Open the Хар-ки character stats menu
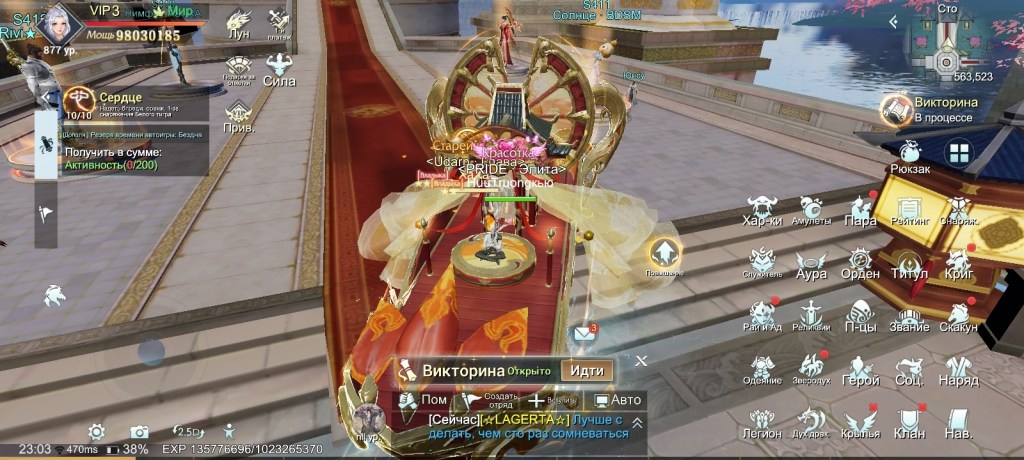The height and width of the screenshot is (460, 1024). pos(763,210)
